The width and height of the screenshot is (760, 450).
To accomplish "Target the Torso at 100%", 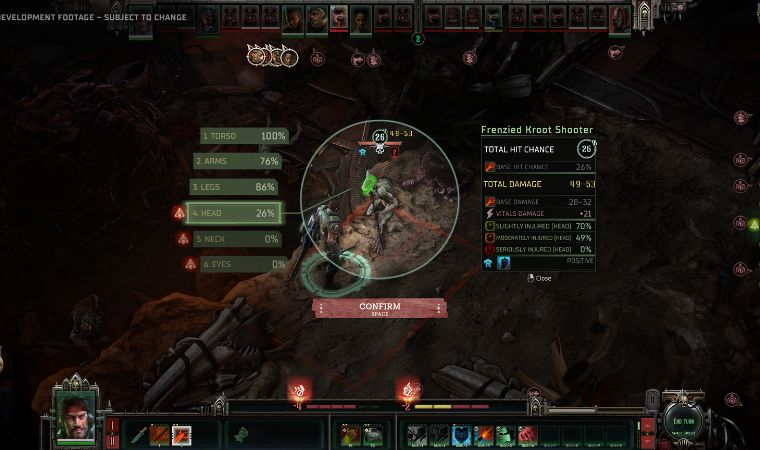I will tap(244, 136).
